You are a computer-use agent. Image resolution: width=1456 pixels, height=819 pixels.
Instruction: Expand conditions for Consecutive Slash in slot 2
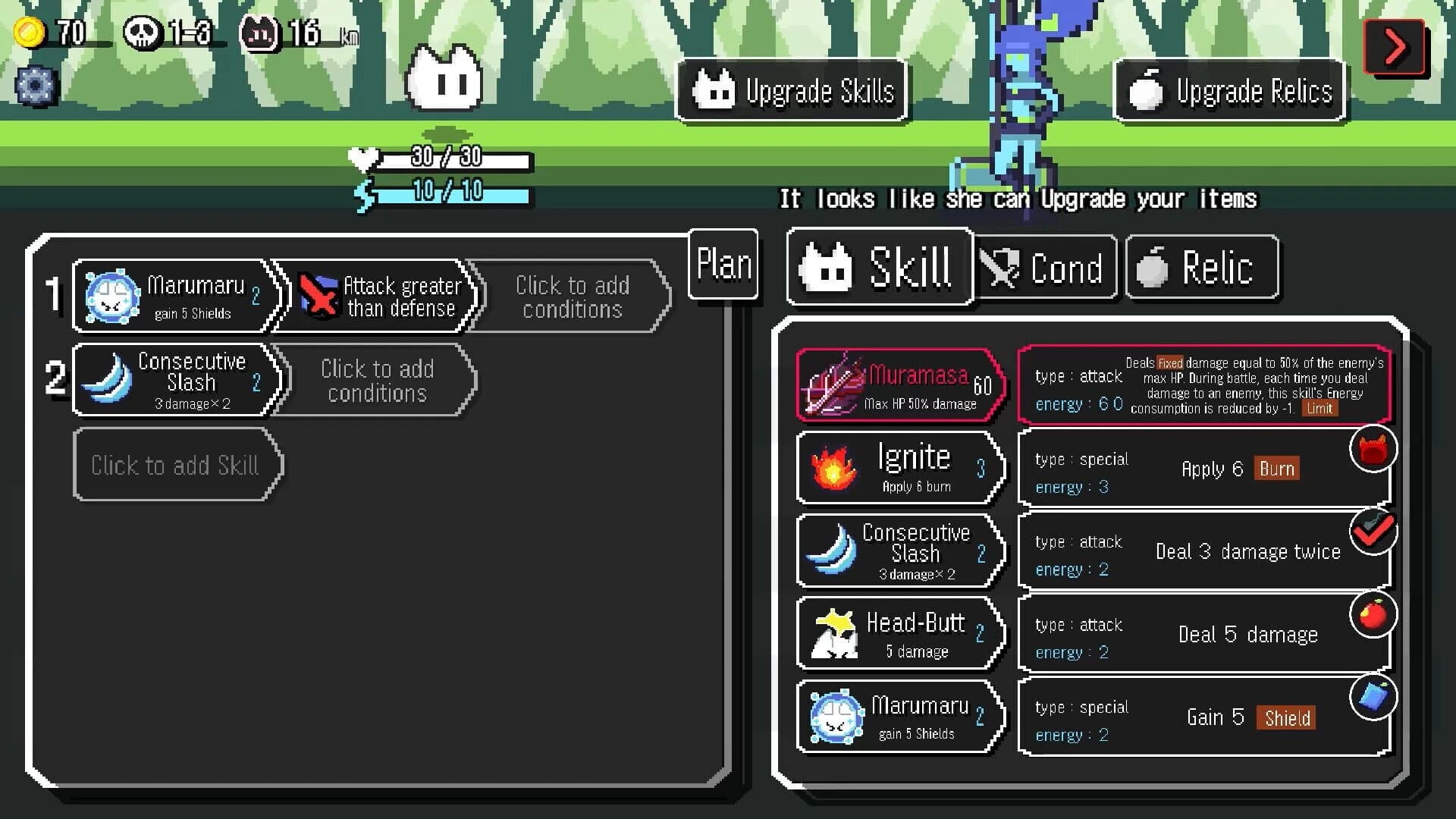click(x=377, y=381)
